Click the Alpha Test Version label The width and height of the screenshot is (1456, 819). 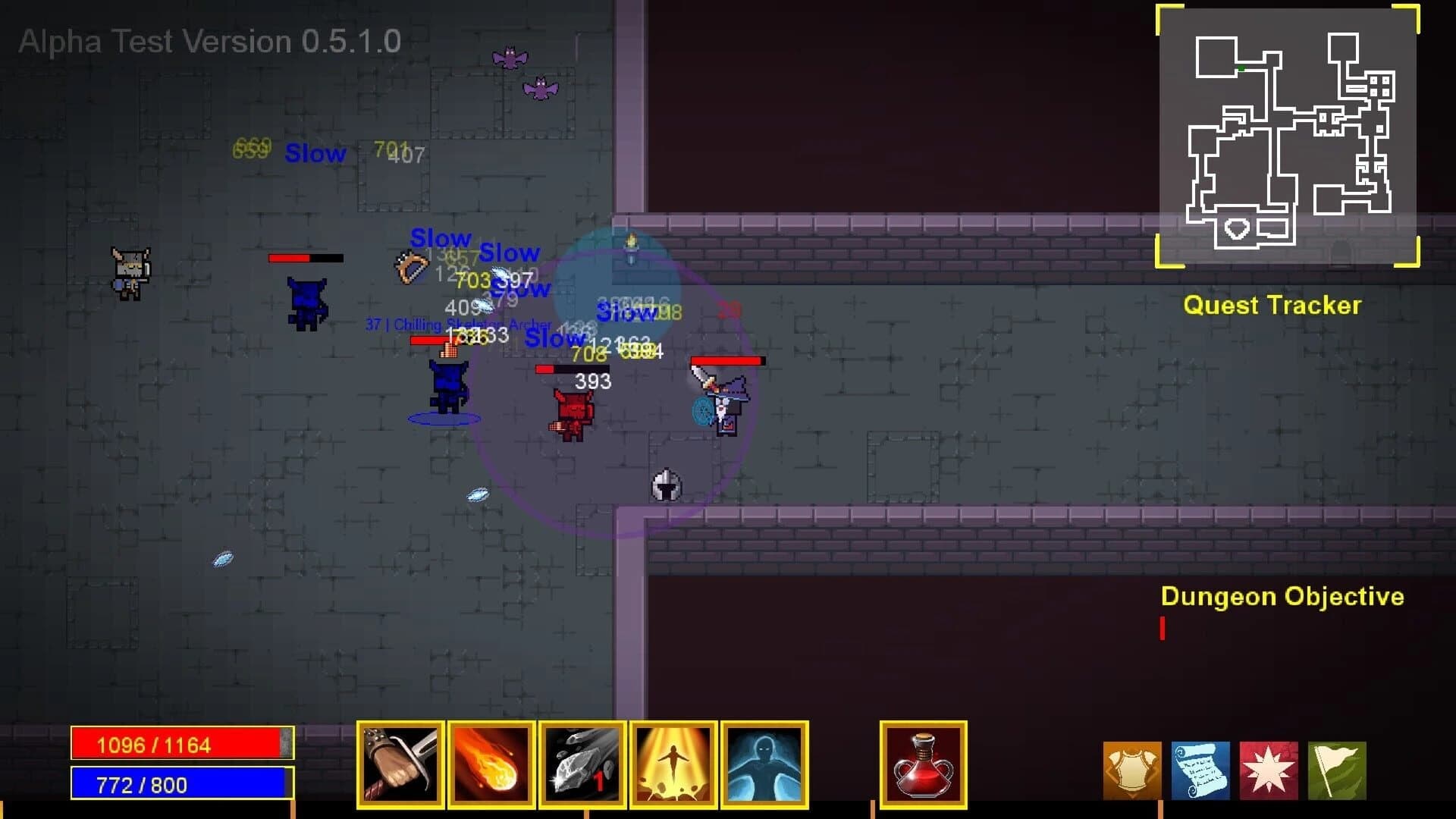[x=210, y=41]
